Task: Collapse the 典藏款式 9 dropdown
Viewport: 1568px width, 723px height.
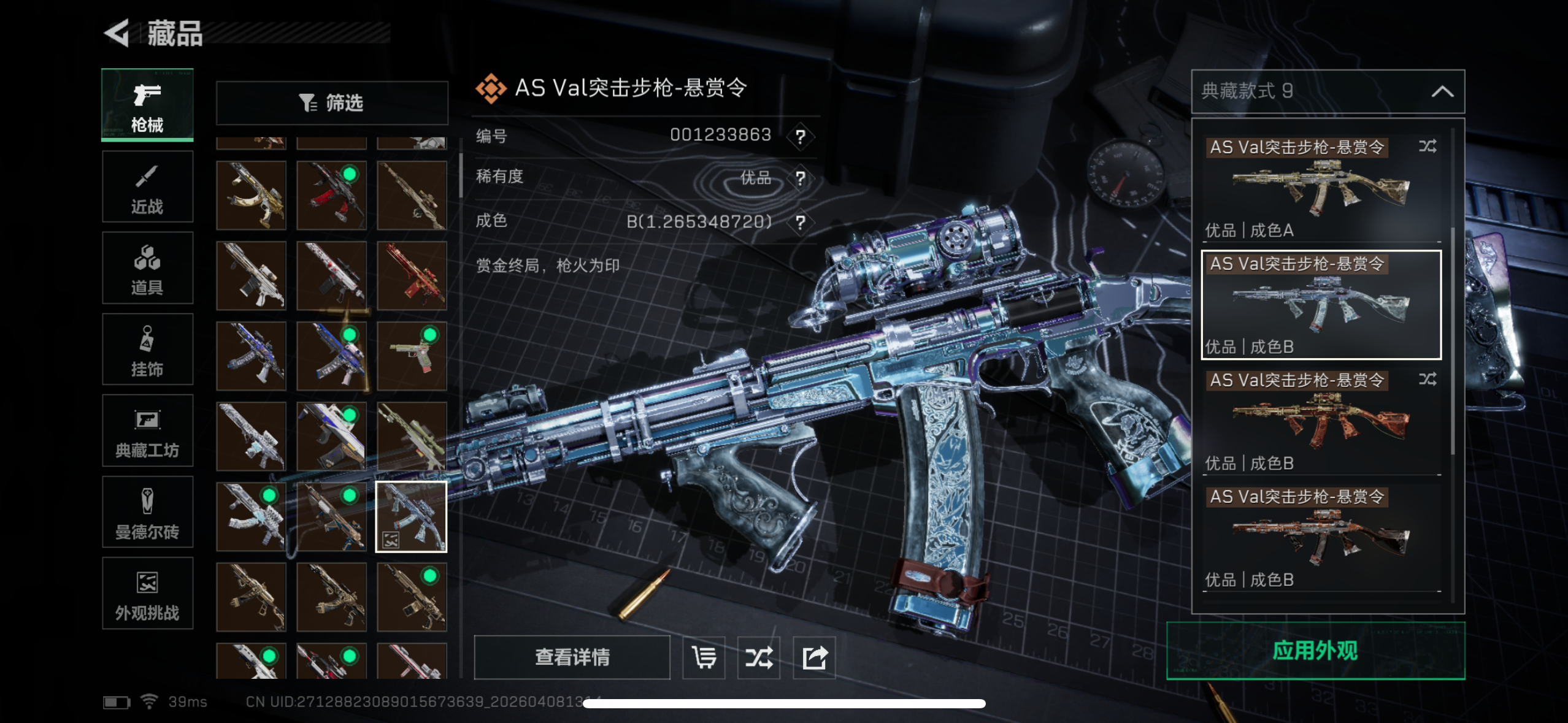Action: pos(1442,92)
